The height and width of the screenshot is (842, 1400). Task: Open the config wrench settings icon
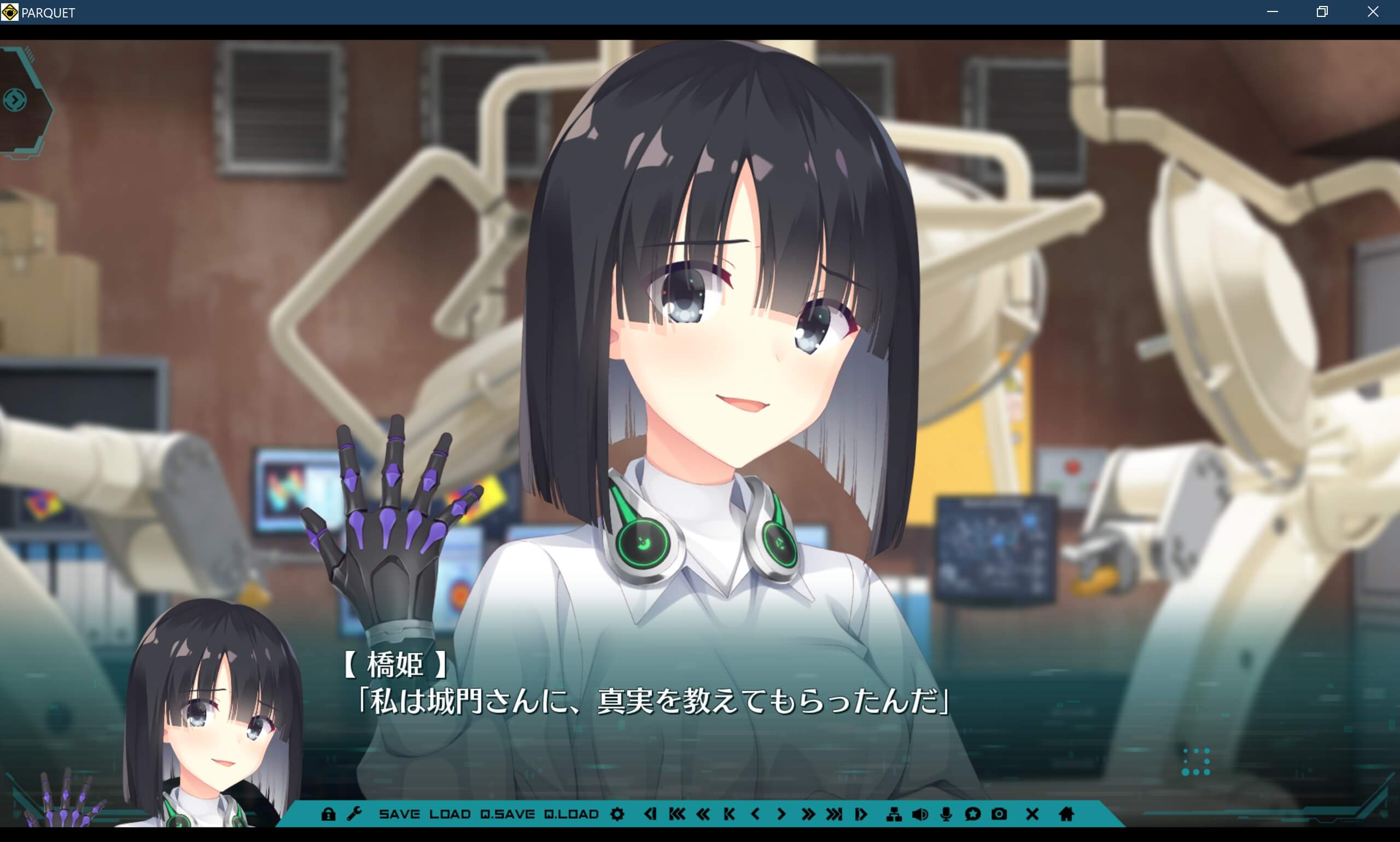click(x=356, y=815)
